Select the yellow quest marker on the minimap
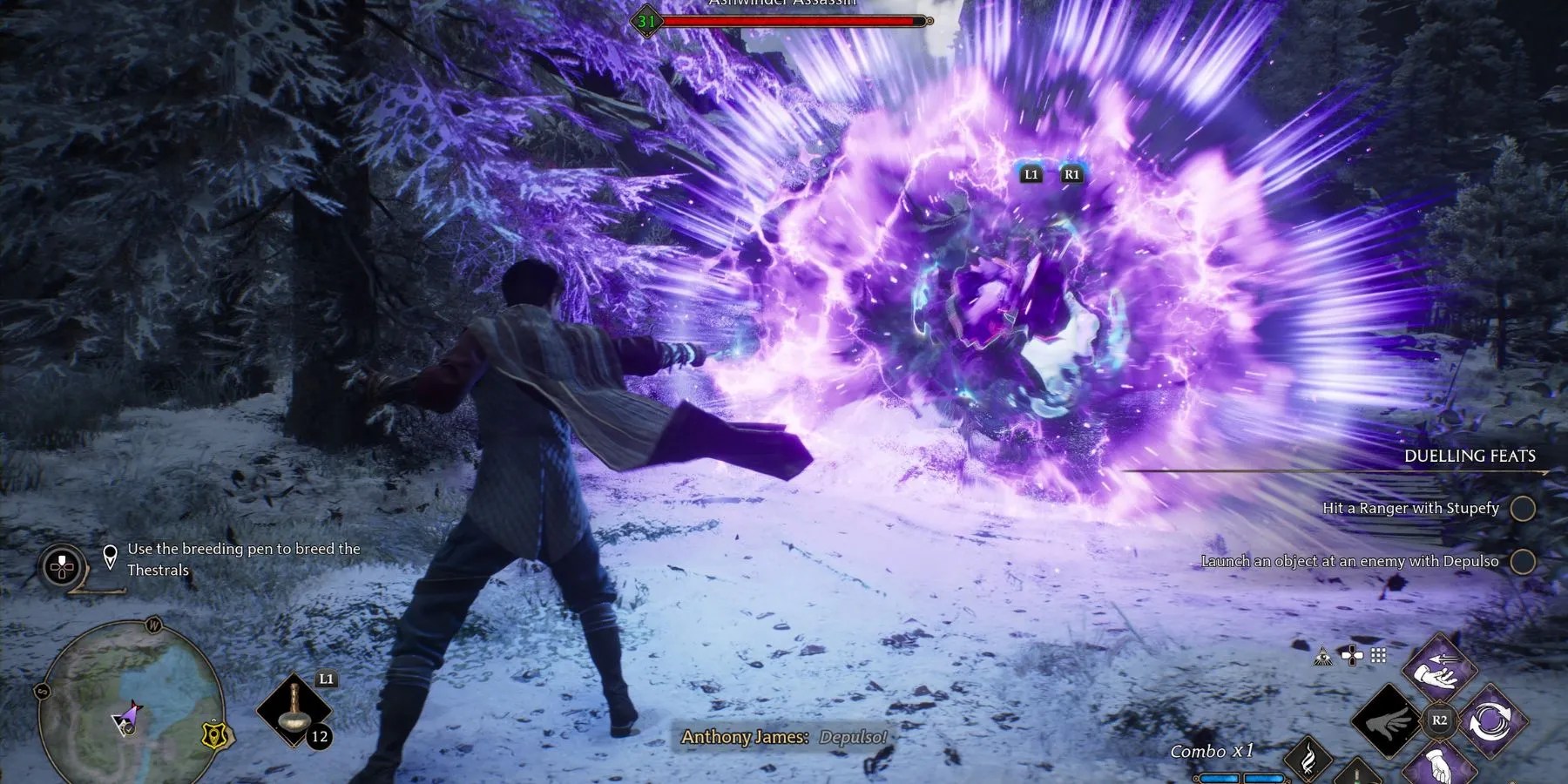Viewport: 1568px width, 784px height. 213,736
